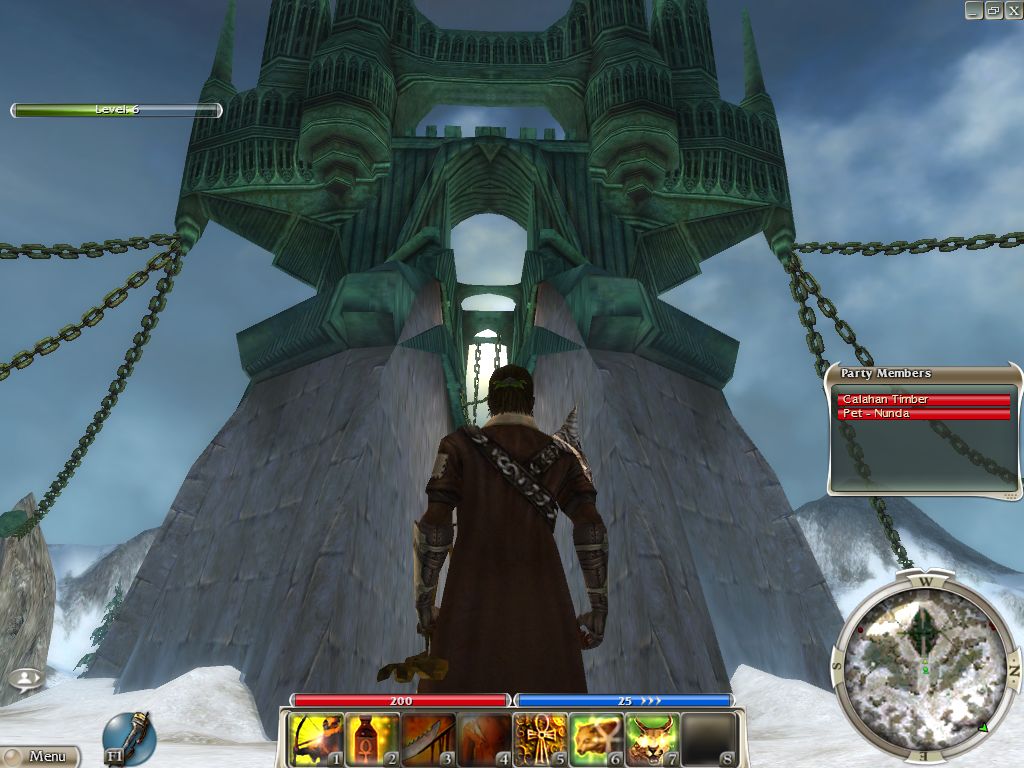Activate the serrated blade skill in slot 3
This screenshot has width=1024, height=768.
(428, 740)
